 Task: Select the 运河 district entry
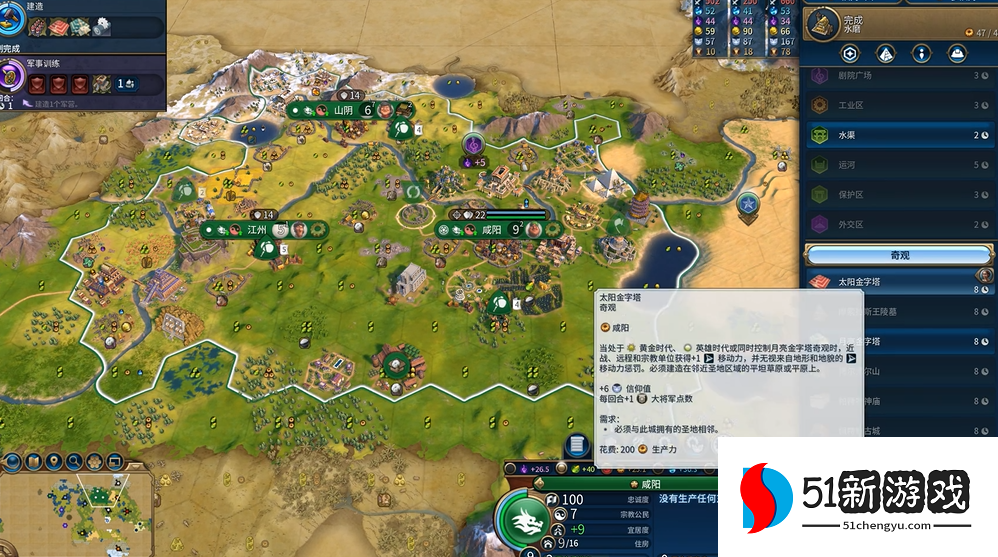point(900,165)
